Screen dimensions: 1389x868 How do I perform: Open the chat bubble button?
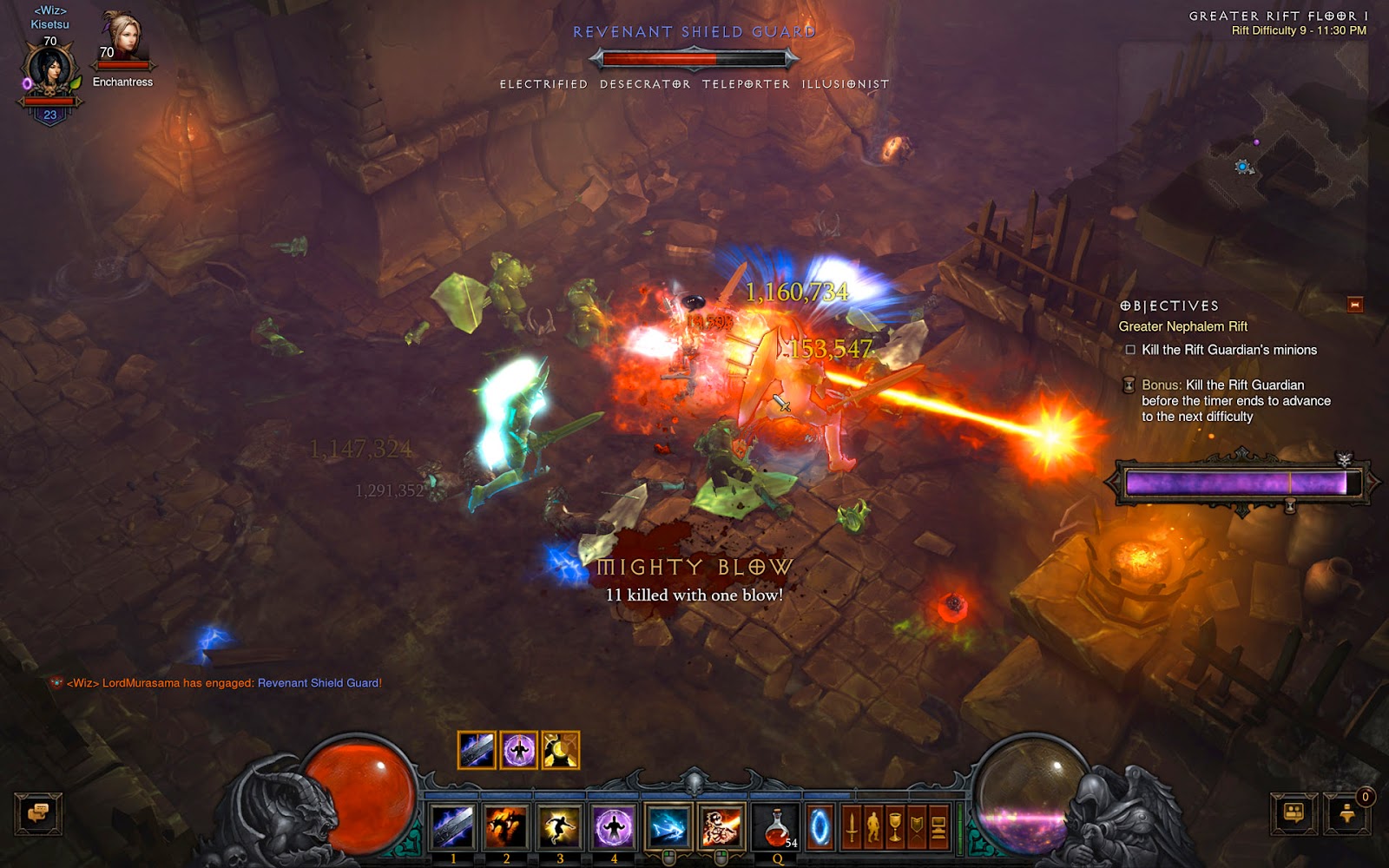38,813
